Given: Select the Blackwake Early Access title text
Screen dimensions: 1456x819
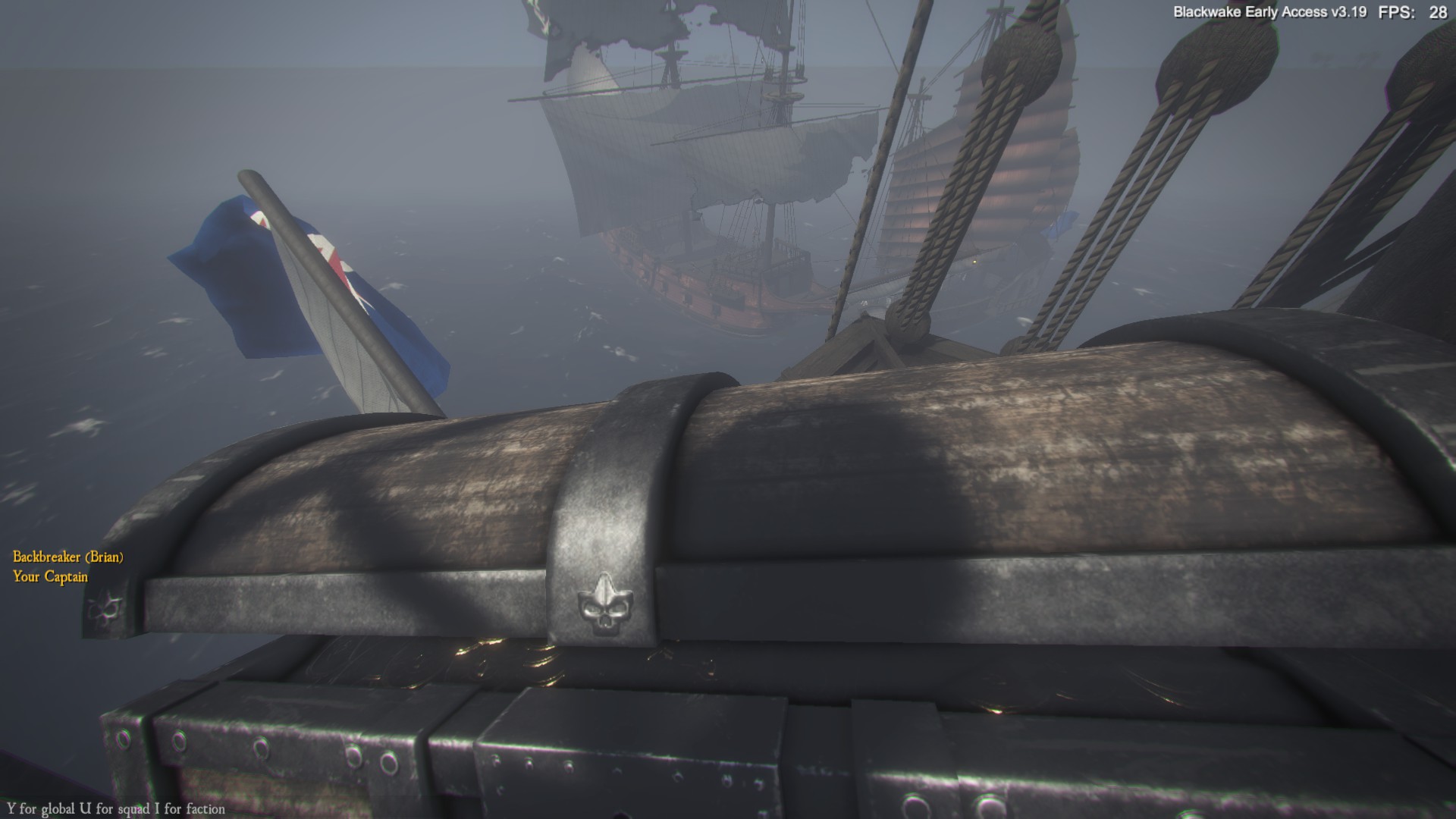Looking at the screenshot, I should (x=1255, y=11).
